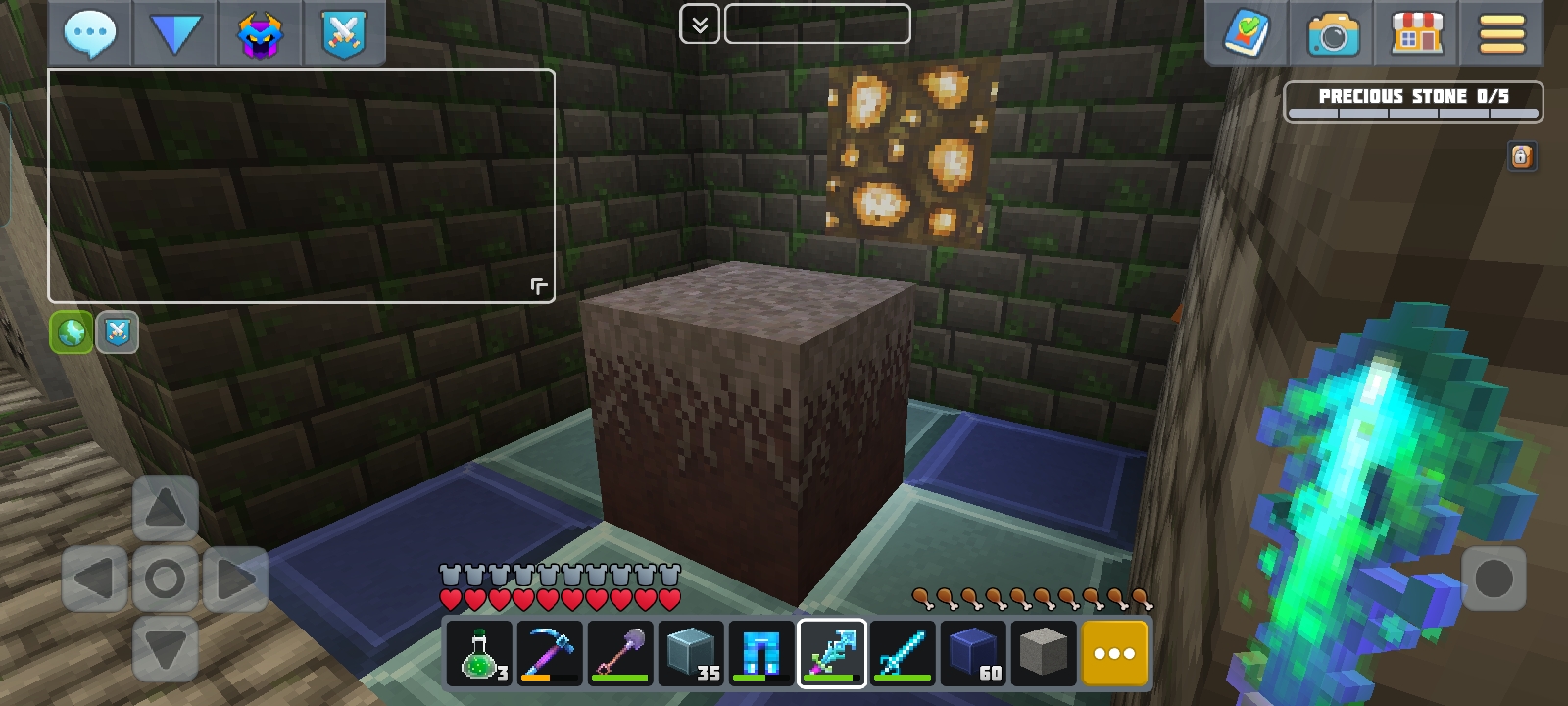Select the globe chat channel tab
This screenshot has height=706, width=1568.
click(x=72, y=332)
